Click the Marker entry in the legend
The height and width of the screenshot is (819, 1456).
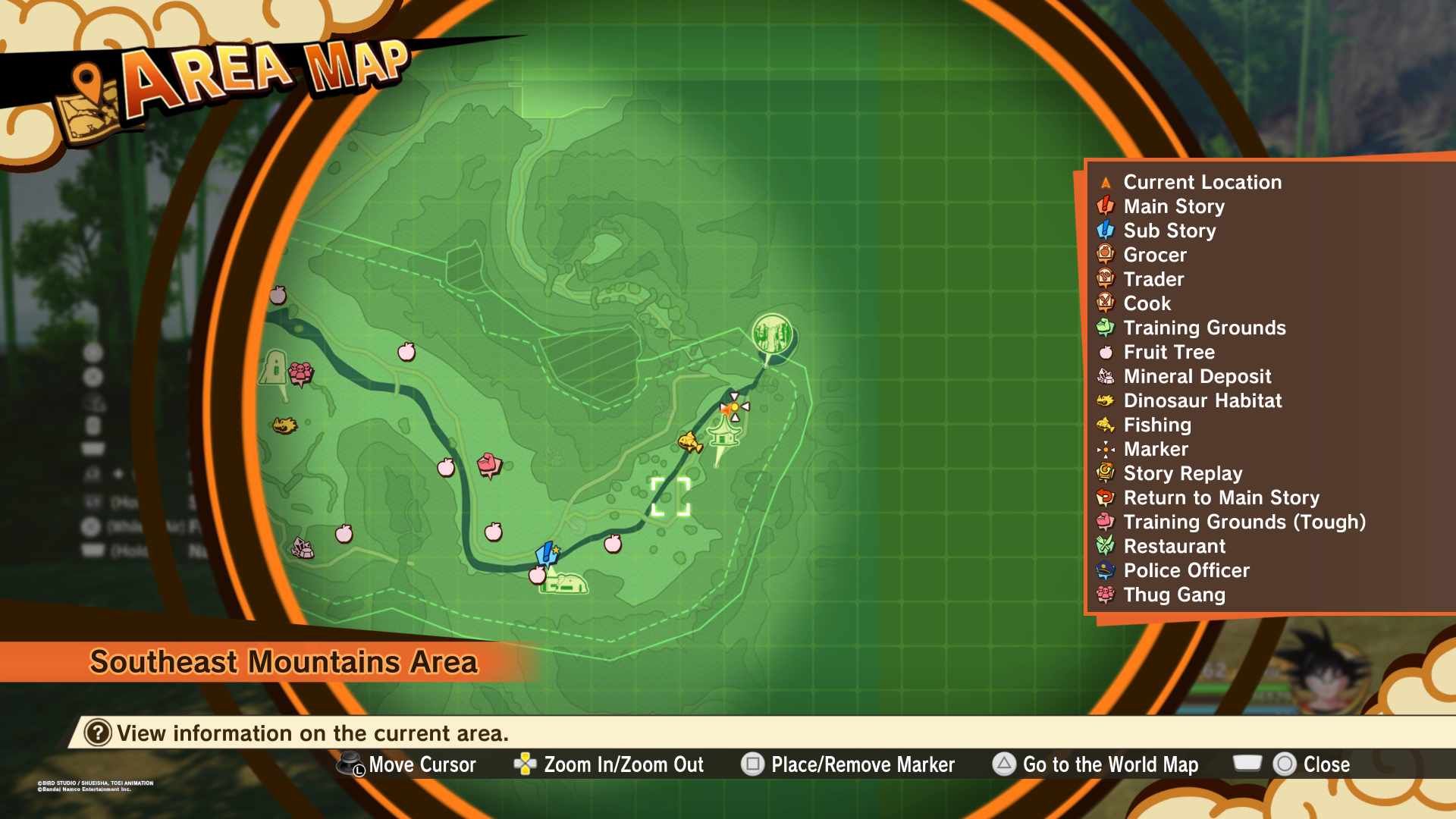pos(1155,449)
